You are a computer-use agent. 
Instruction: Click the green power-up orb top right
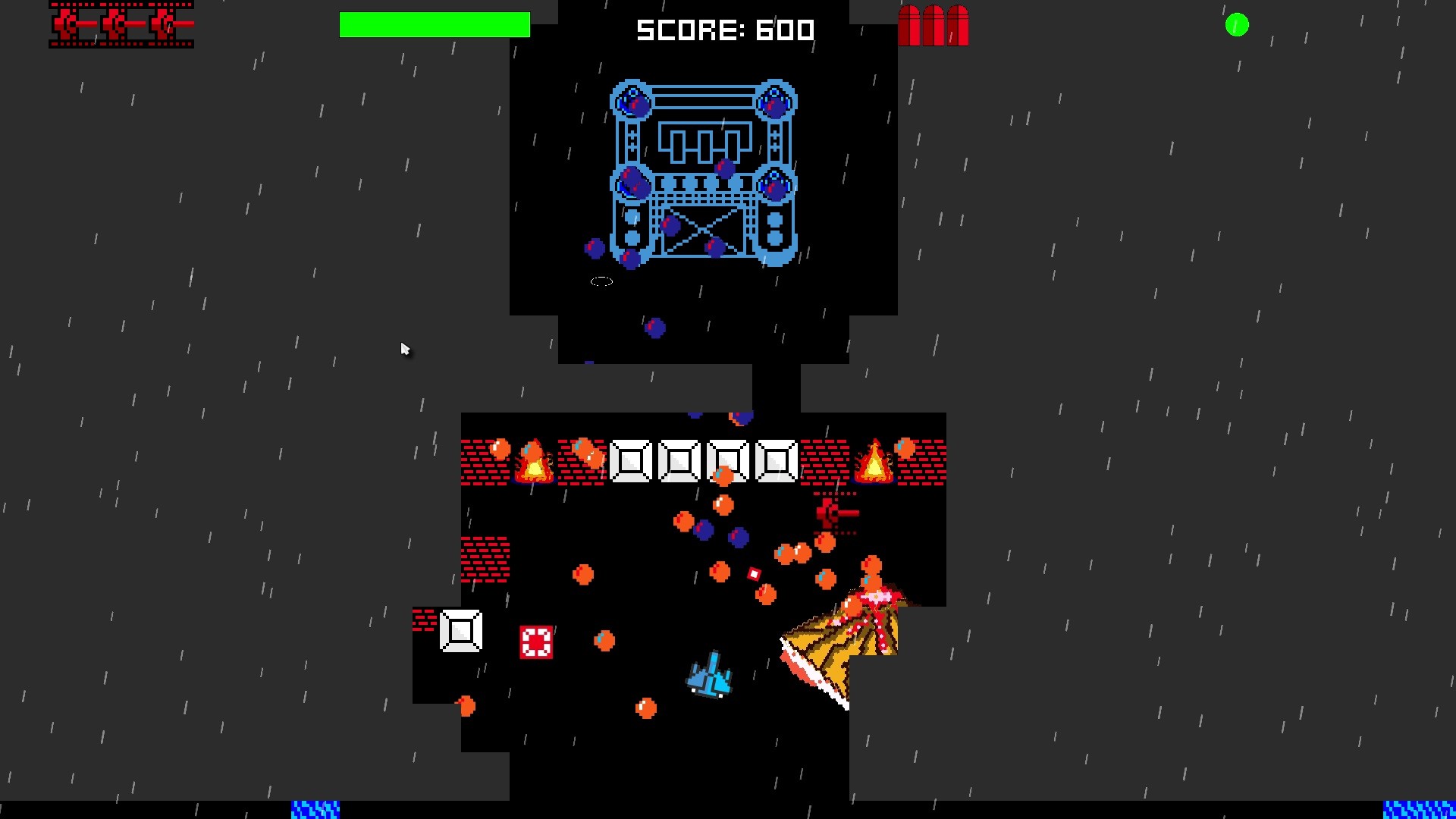point(1238,25)
